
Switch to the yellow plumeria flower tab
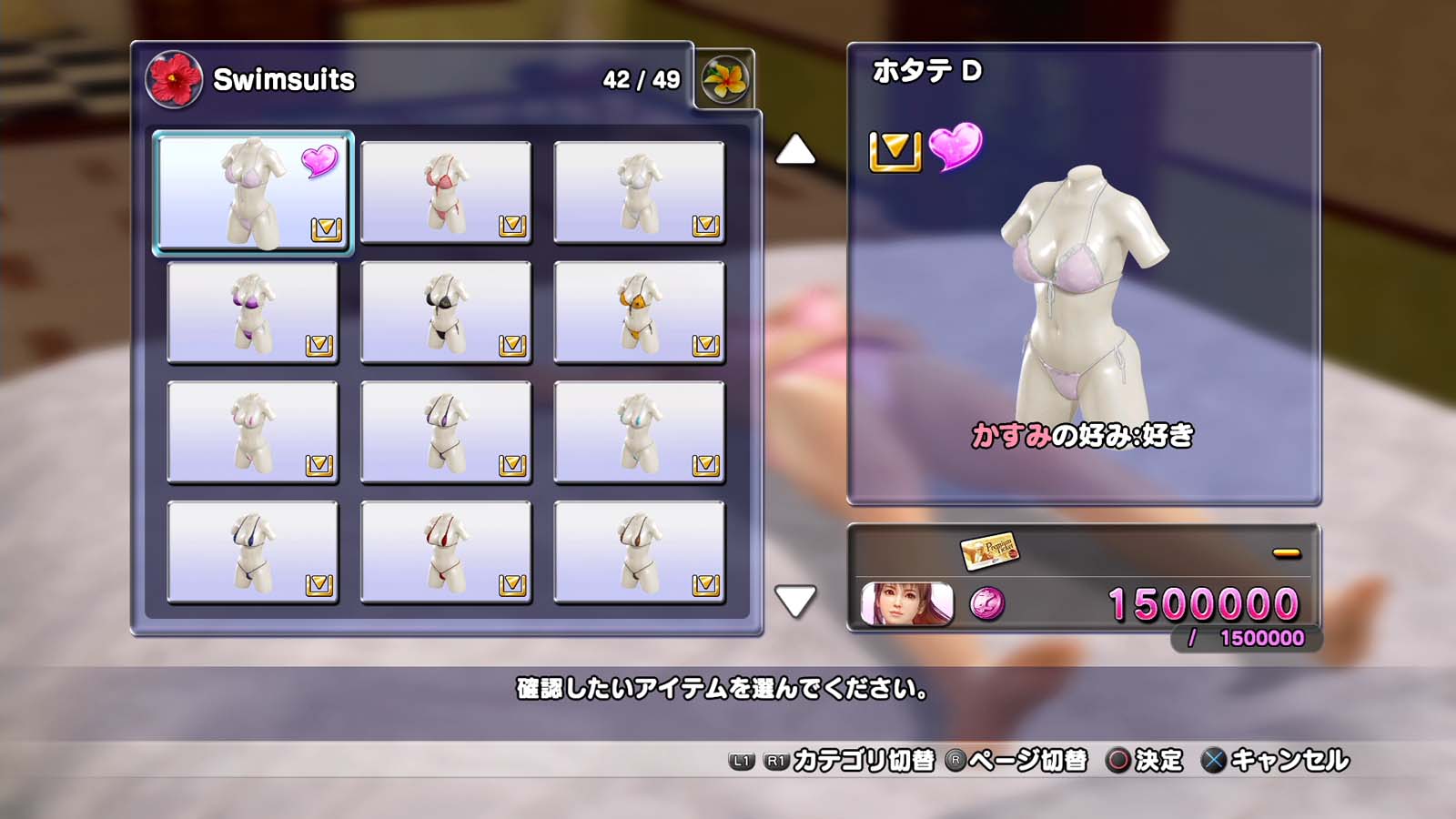tap(724, 79)
